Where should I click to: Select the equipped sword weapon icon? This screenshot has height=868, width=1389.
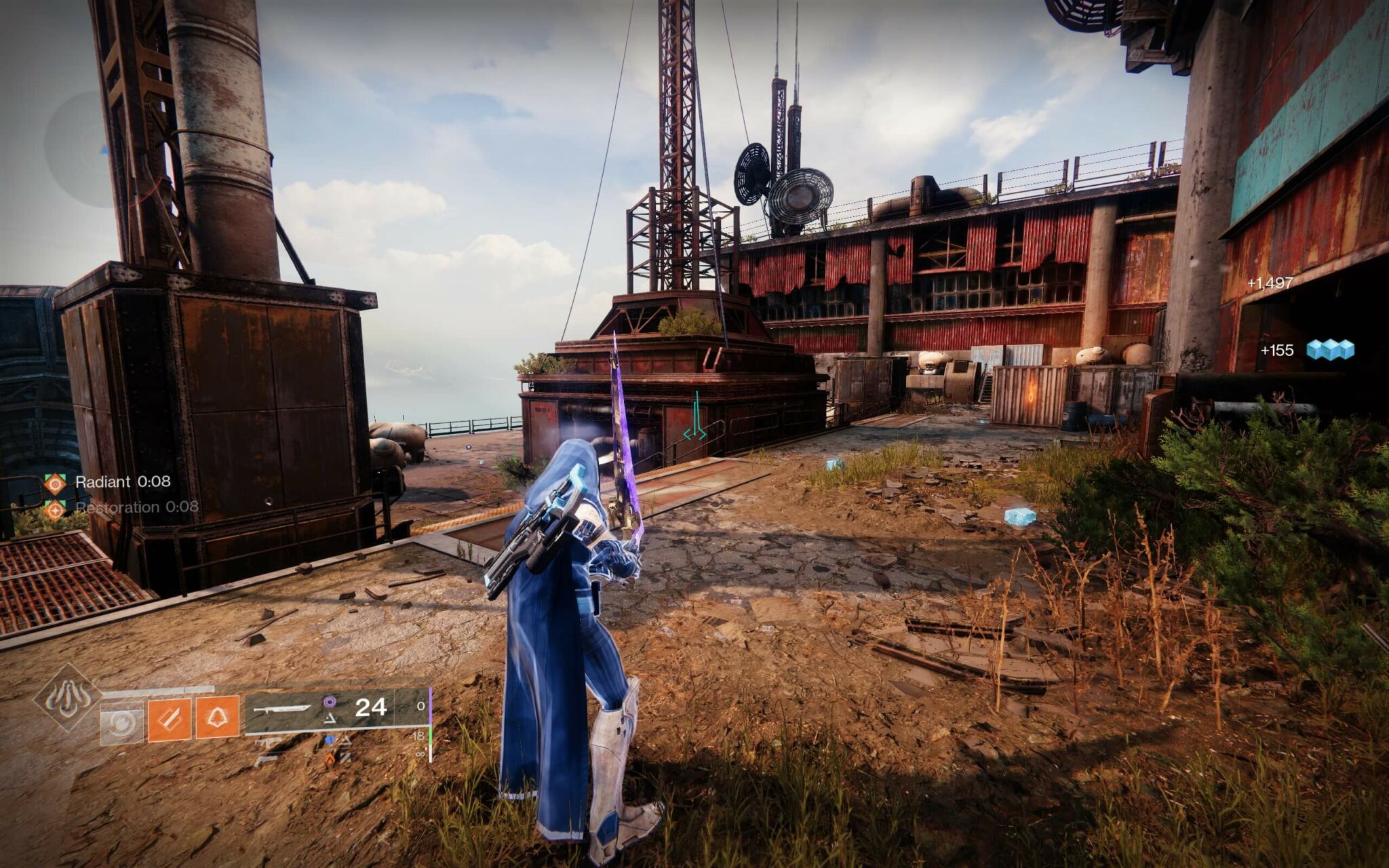click(281, 707)
